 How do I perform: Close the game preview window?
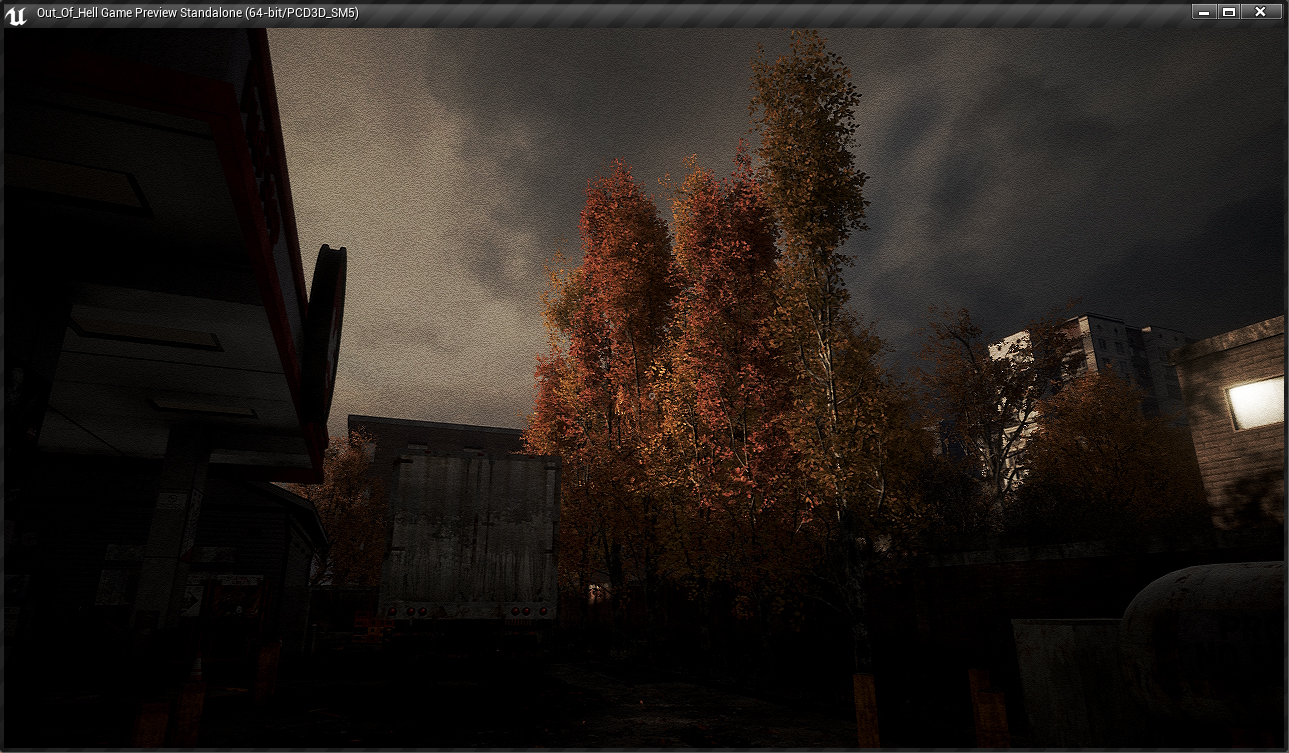[1260, 12]
